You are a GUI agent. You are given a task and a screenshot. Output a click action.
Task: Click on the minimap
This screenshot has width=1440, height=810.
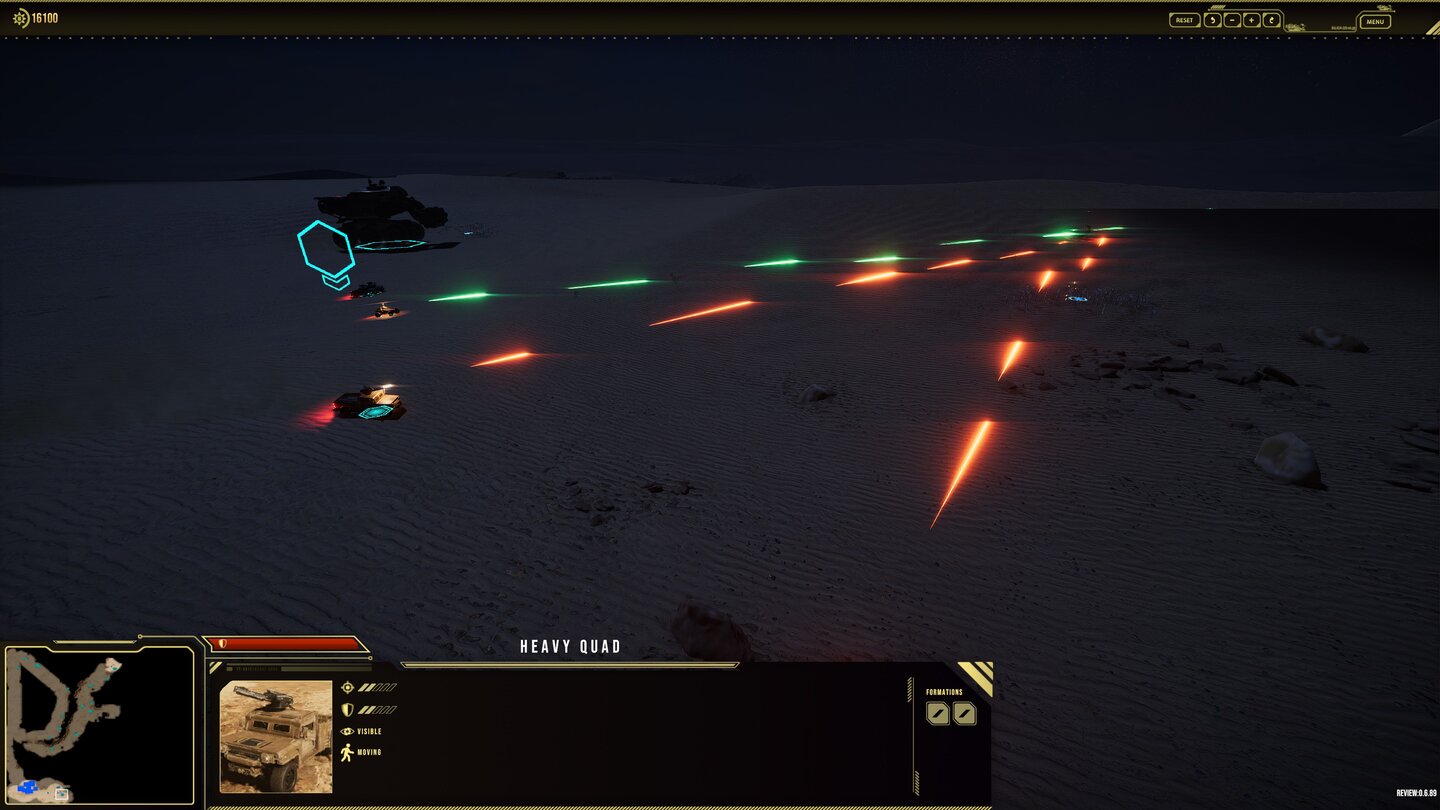99,725
